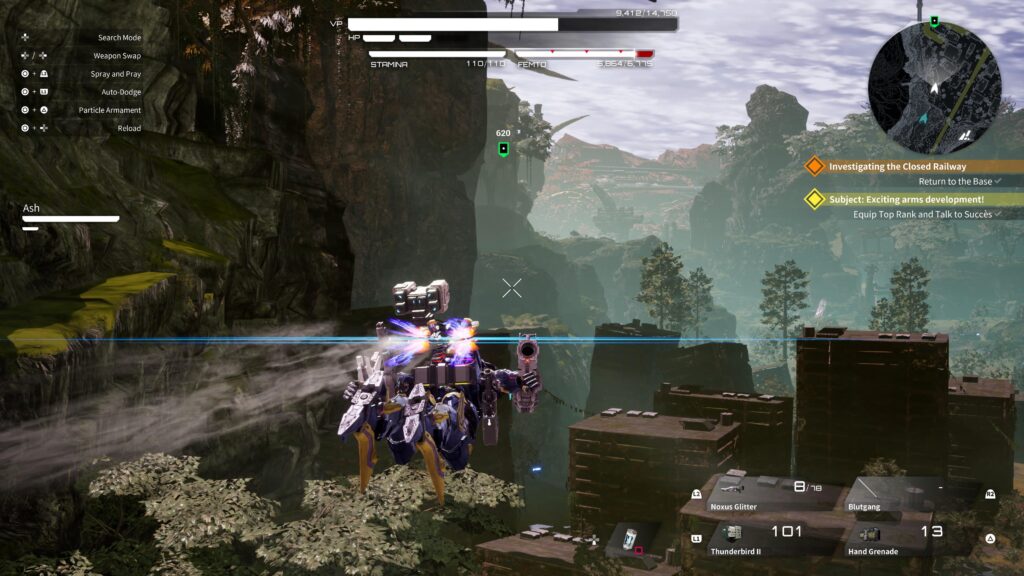Click the Return to the Base objective
Viewport: 1024px width, 576px height.
click(955, 182)
